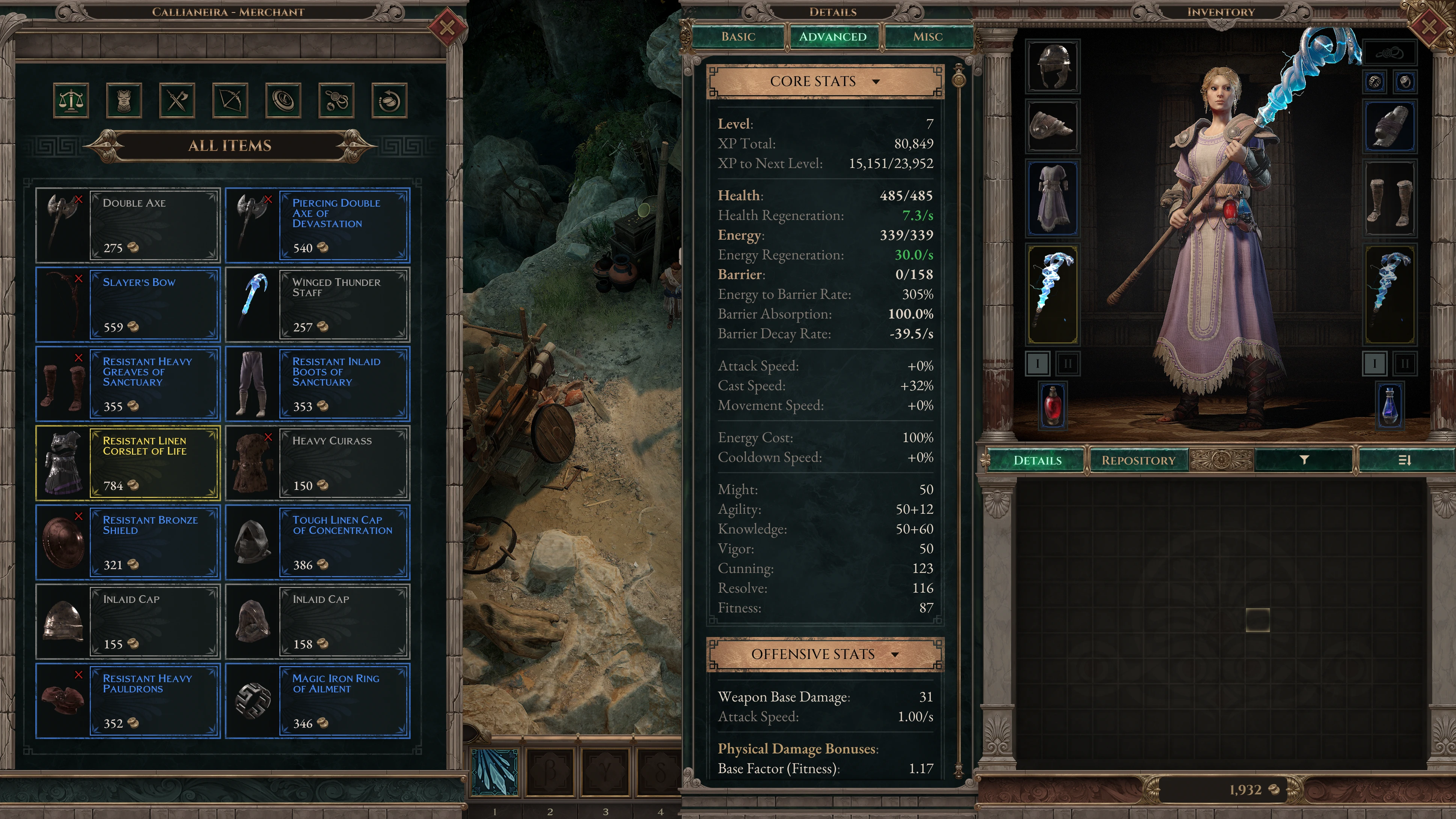This screenshot has width=1456, height=819.
Task: Click the inventory funnel filter button
Action: 1304,460
